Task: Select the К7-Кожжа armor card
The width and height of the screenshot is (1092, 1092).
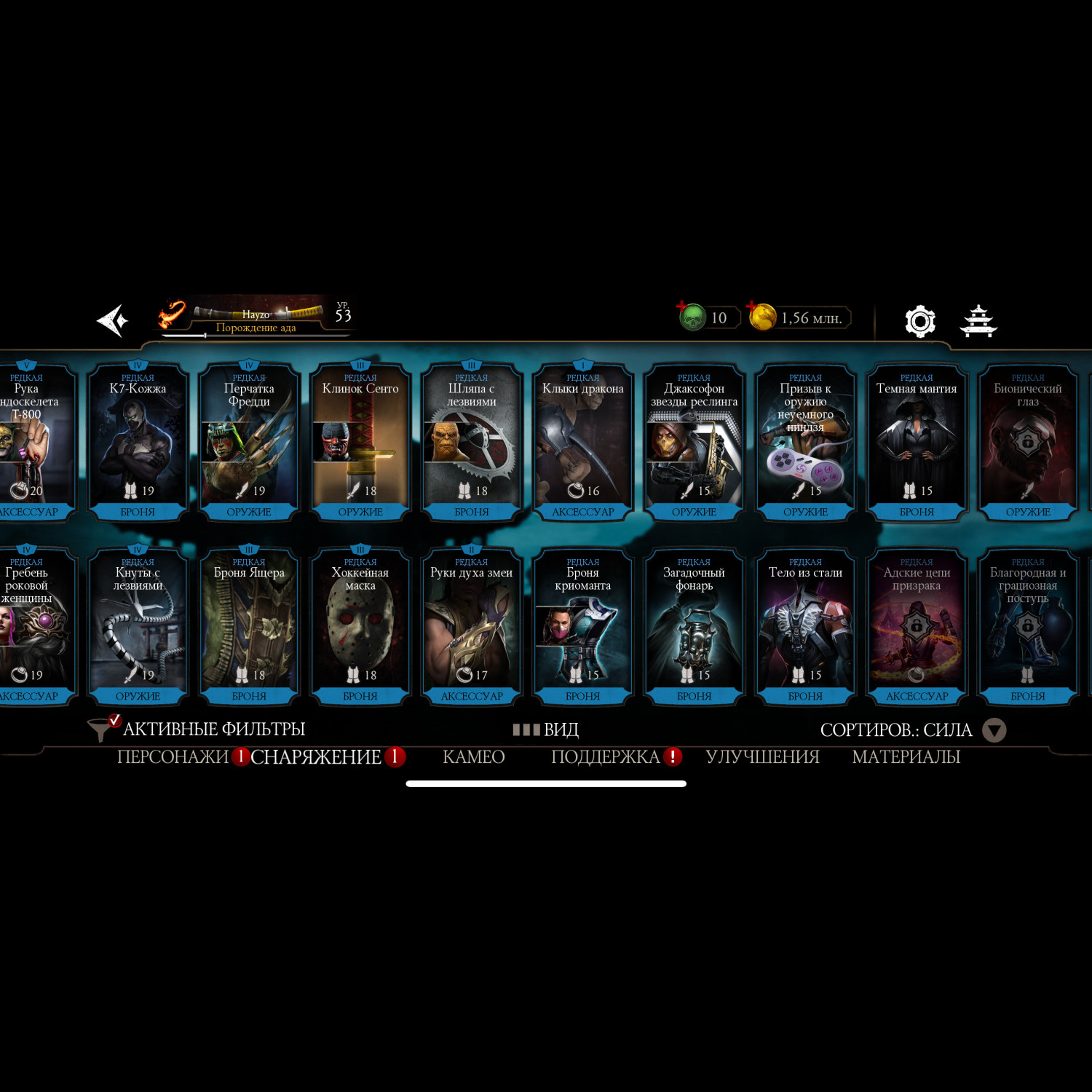Action: click(138, 441)
